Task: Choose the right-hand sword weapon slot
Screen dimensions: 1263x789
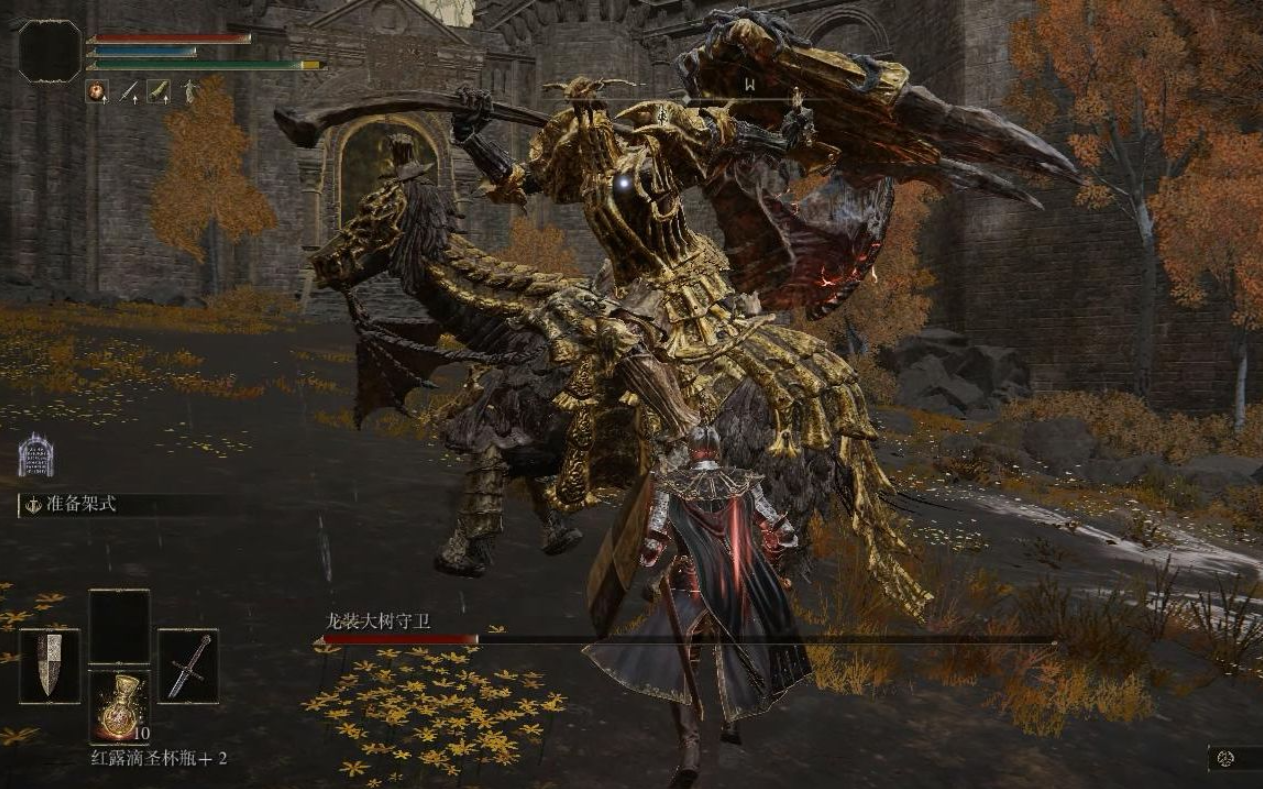Action: tap(188, 665)
